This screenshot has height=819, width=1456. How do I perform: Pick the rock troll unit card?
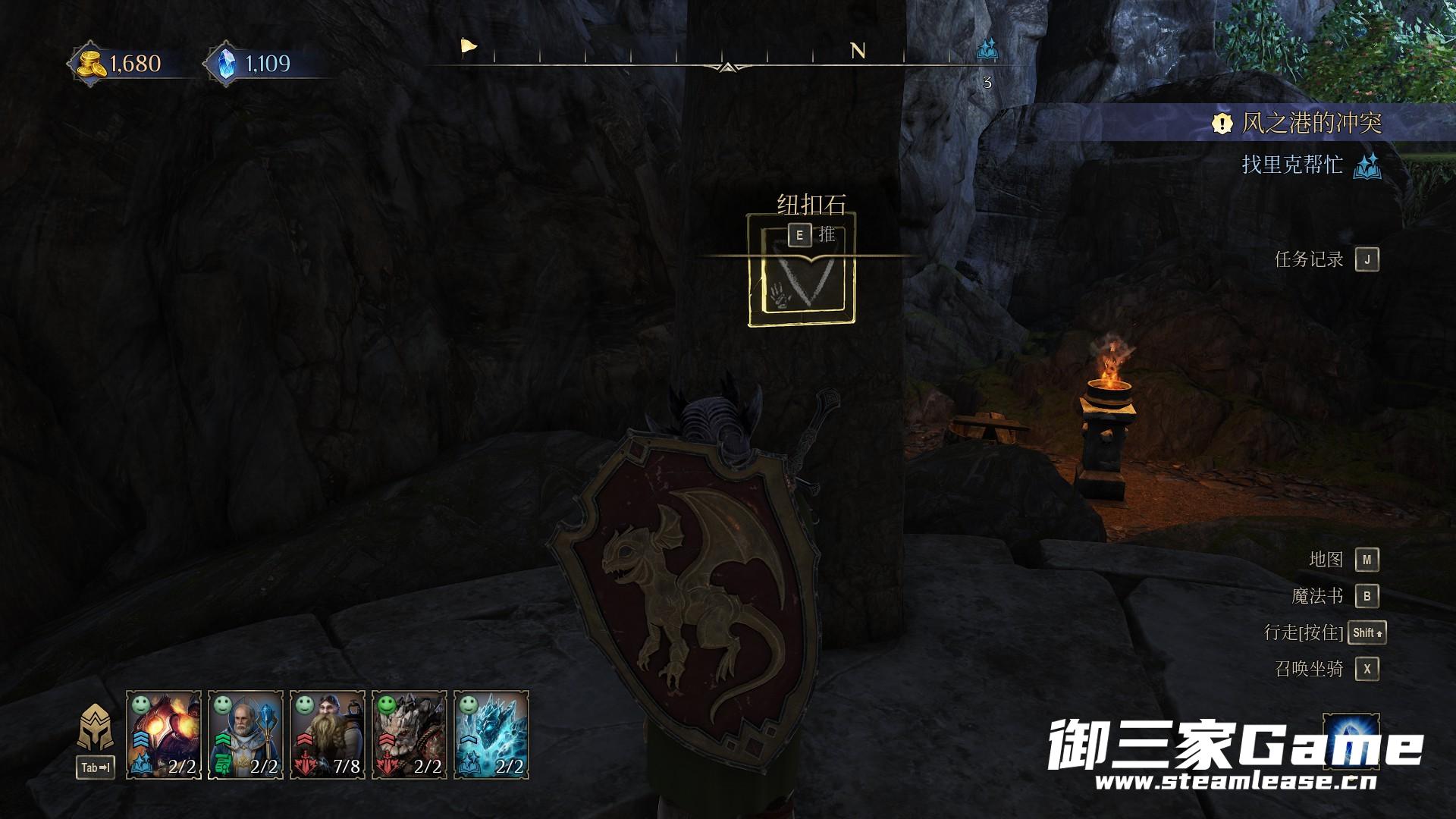pyautogui.click(x=409, y=734)
